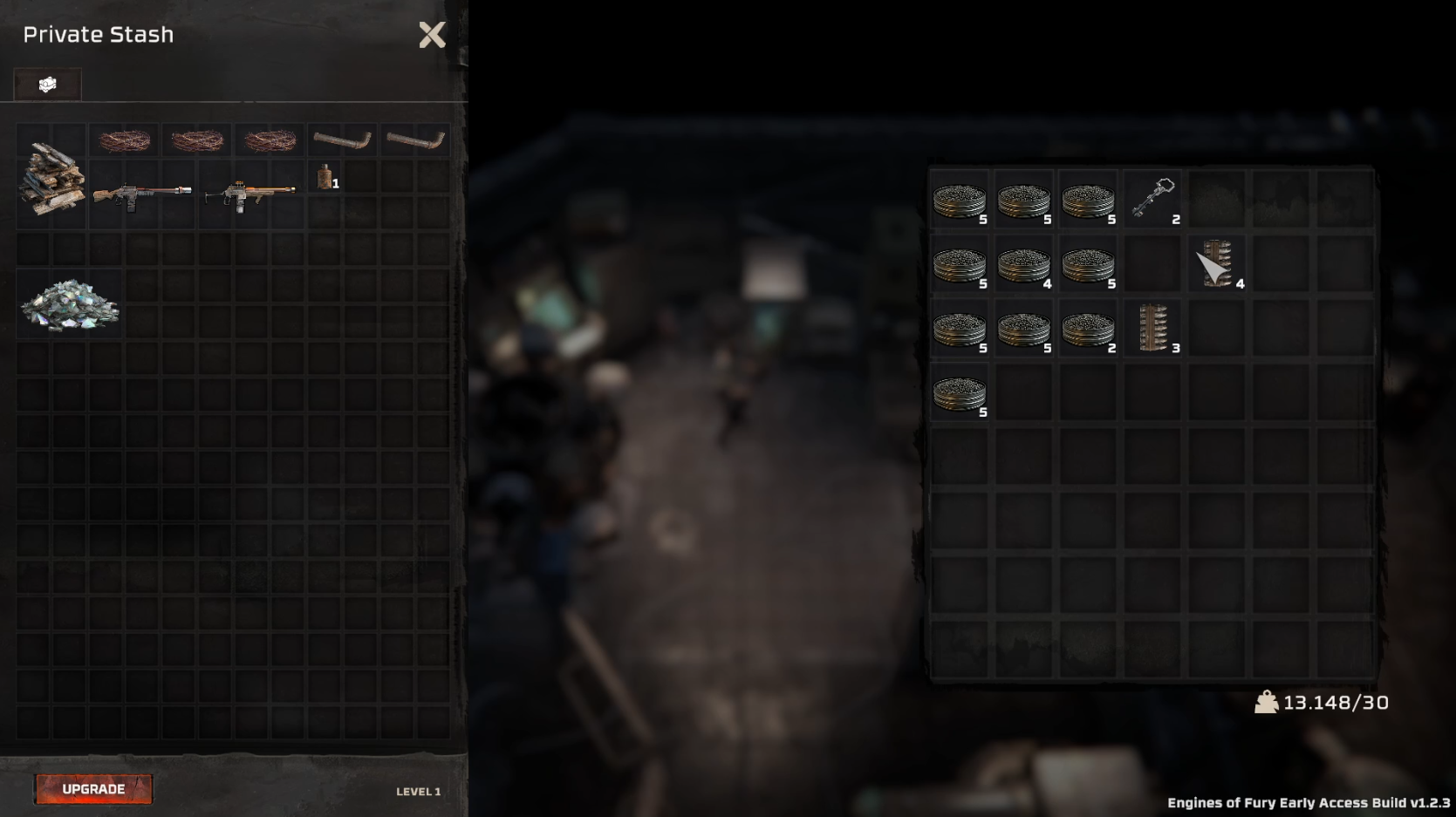Viewport: 1456px width, 817px height.
Task: Pick the glass shards pile
Action: [x=70, y=305]
